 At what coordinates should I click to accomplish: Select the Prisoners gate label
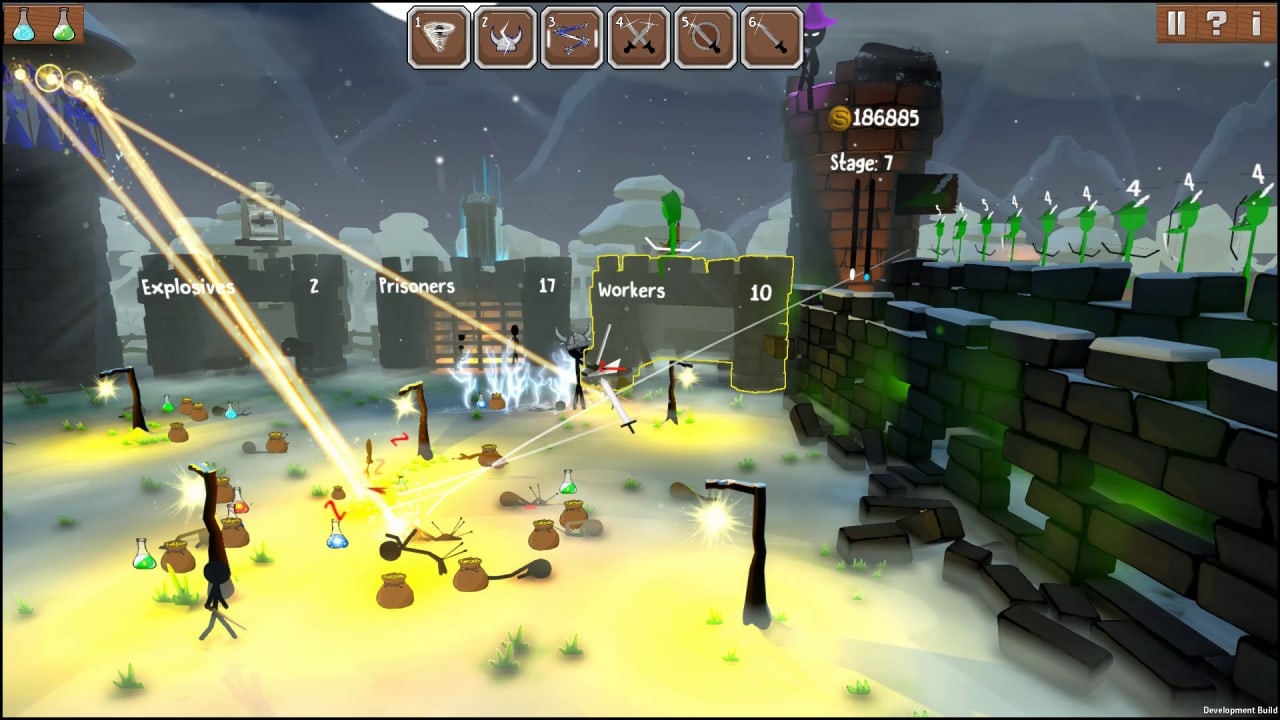416,286
